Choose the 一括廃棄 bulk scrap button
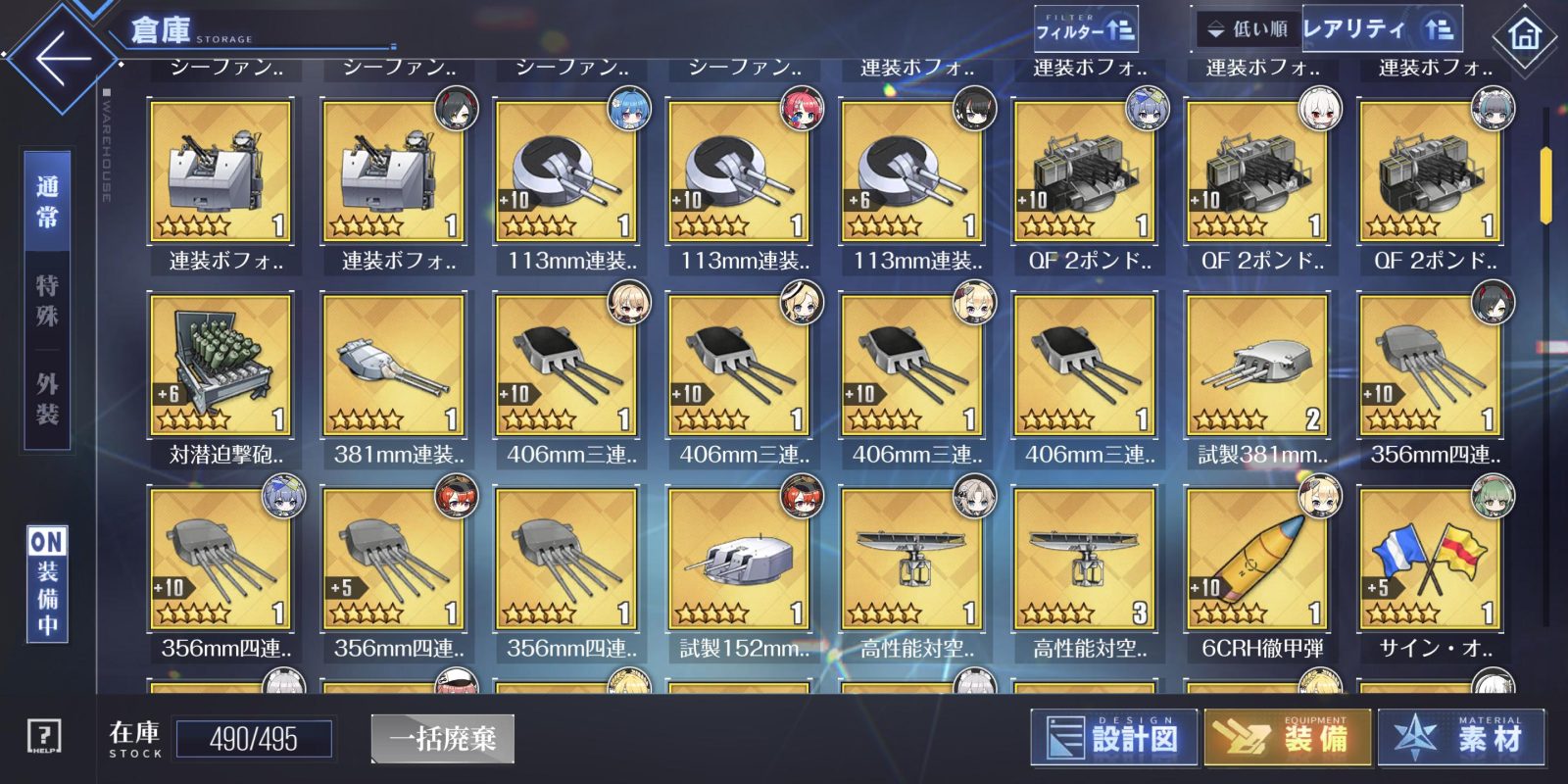1568x784 pixels. point(442,738)
